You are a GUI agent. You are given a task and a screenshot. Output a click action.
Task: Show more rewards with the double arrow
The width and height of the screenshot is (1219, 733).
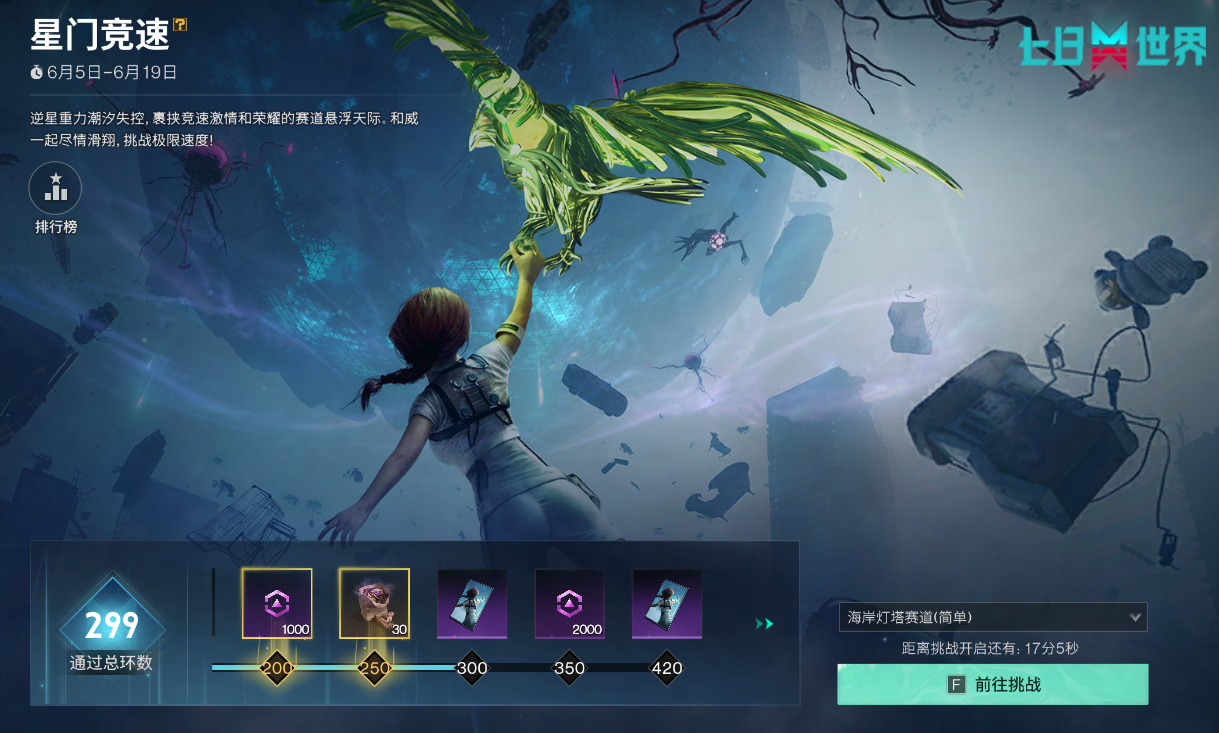[x=764, y=624]
